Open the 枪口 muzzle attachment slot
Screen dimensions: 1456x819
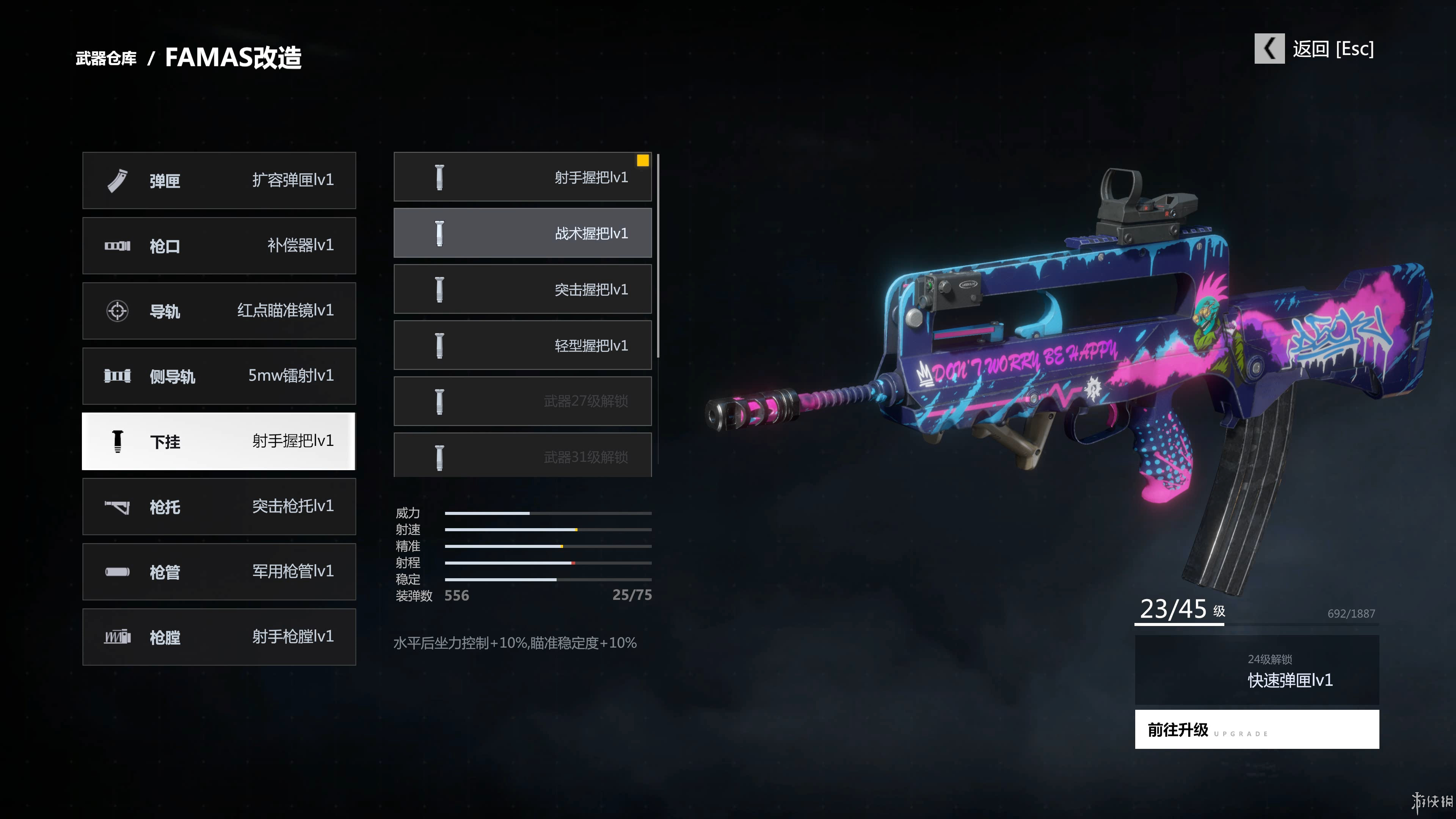(x=219, y=245)
